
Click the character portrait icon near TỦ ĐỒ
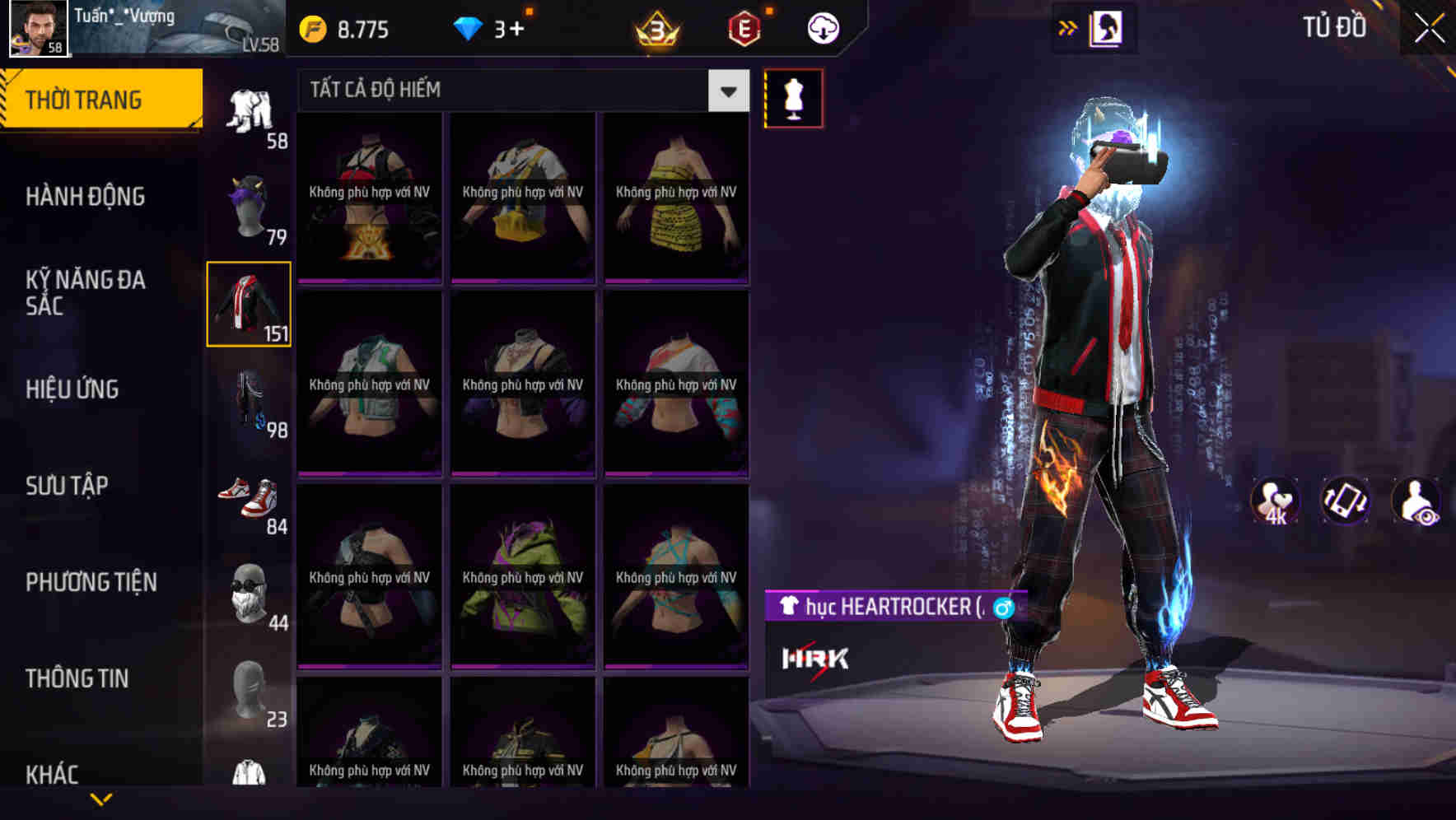(x=1108, y=27)
